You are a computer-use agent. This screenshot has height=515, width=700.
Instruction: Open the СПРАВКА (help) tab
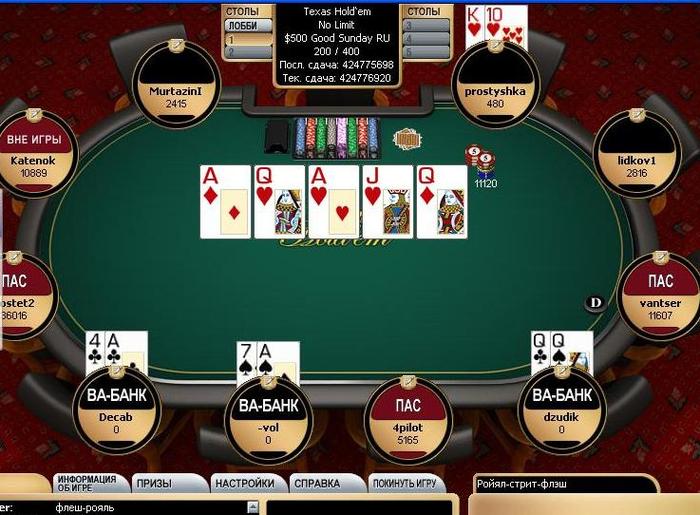tap(316, 484)
